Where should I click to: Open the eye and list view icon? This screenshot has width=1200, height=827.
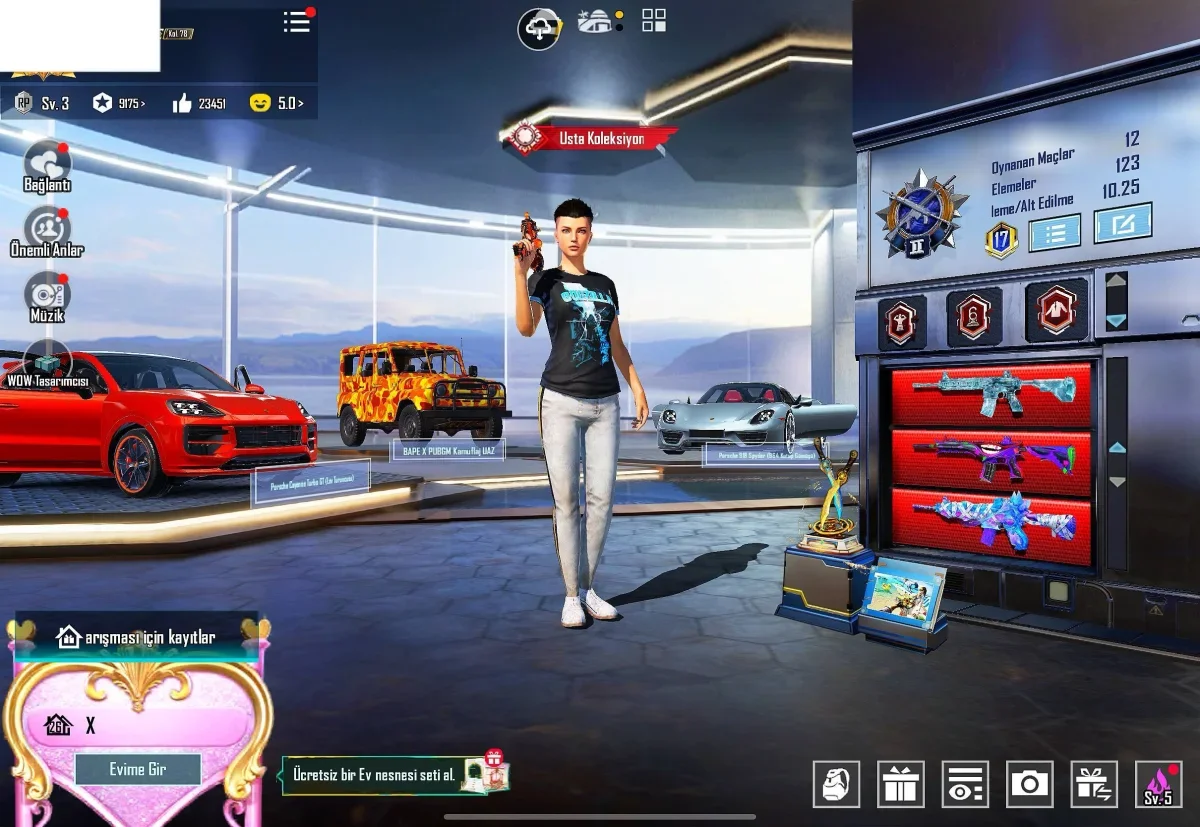tap(965, 784)
